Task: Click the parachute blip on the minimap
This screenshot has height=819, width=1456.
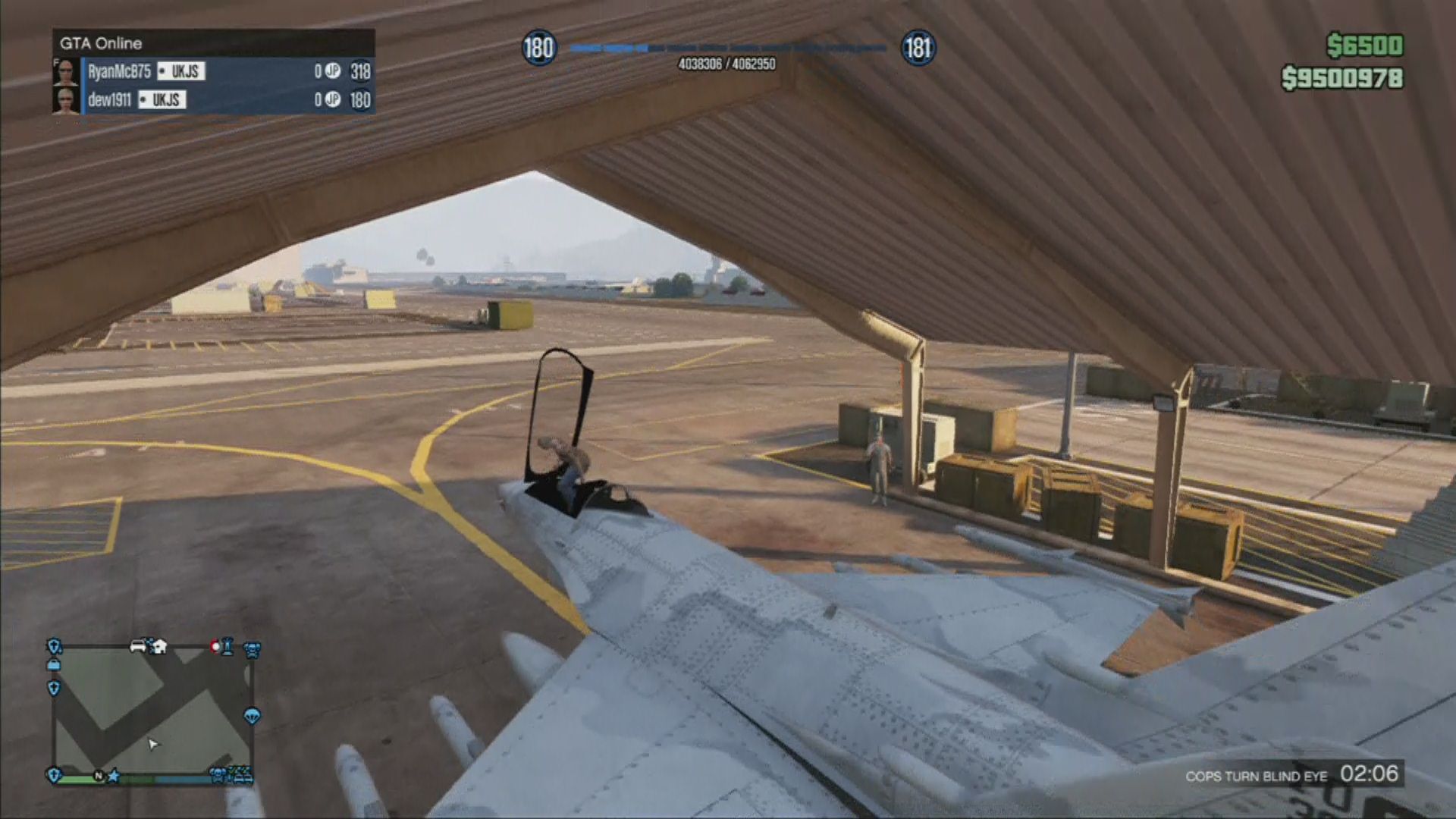Action: click(x=252, y=716)
